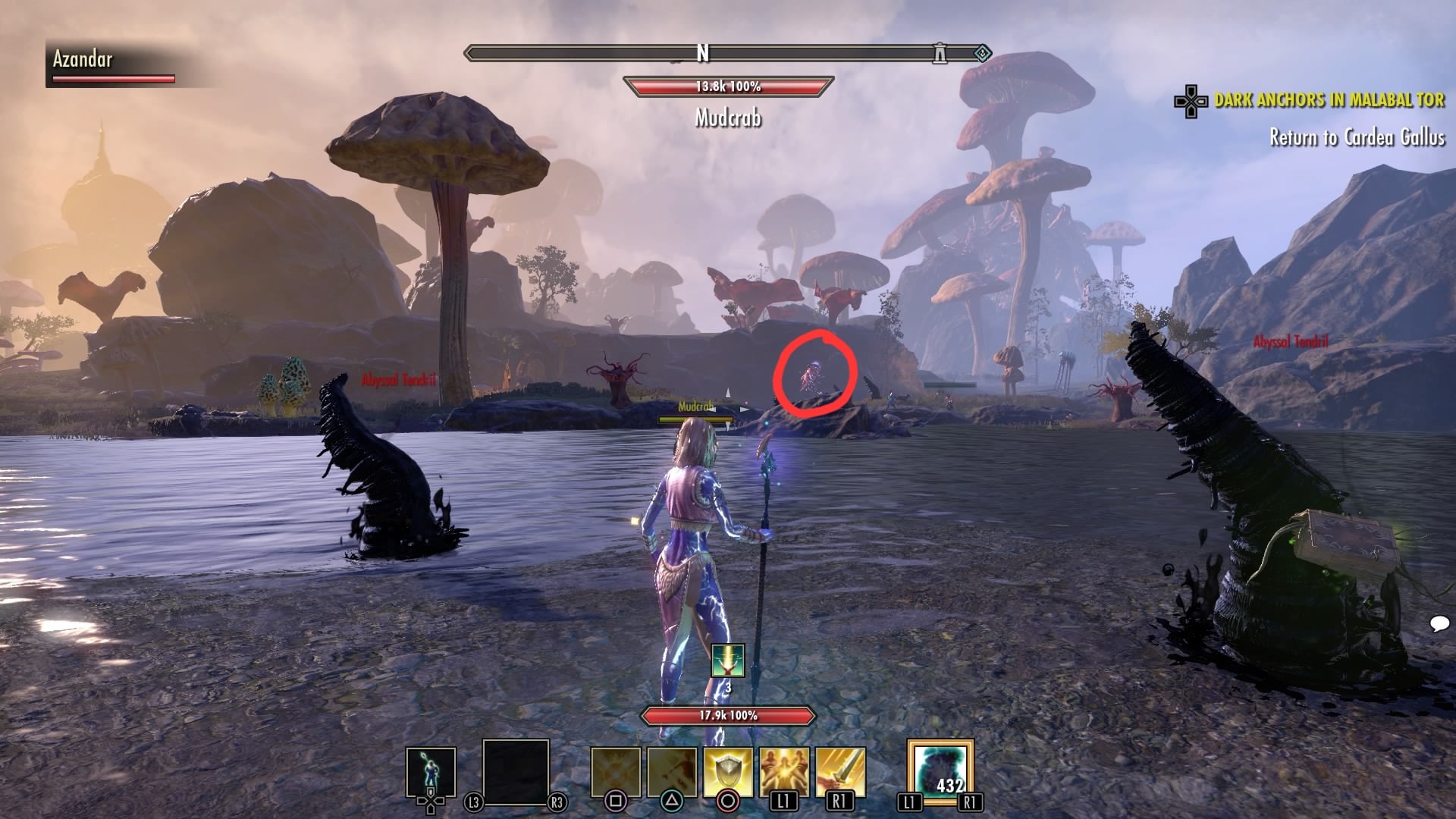
Task: Use the glowing group-of-figures ability
Action: [784, 772]
